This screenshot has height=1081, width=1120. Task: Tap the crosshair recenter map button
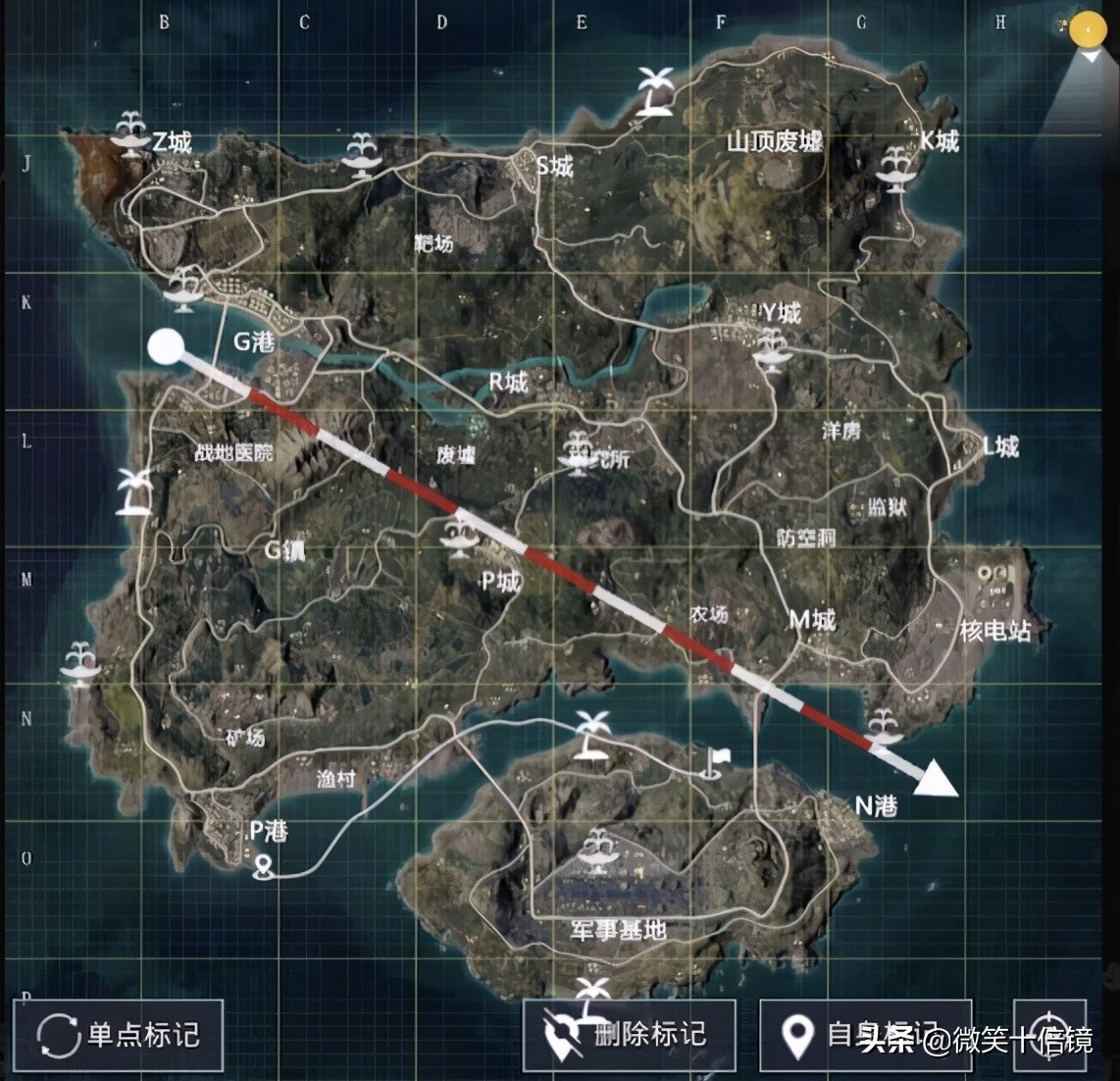pos(1049,1035)
